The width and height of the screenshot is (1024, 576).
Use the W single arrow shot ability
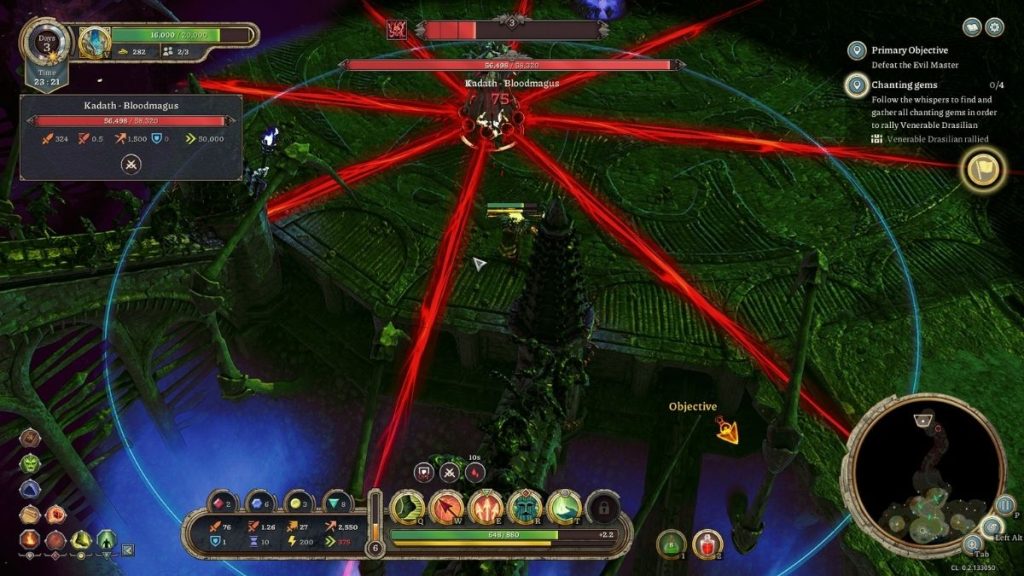click(x=447, y=508)
